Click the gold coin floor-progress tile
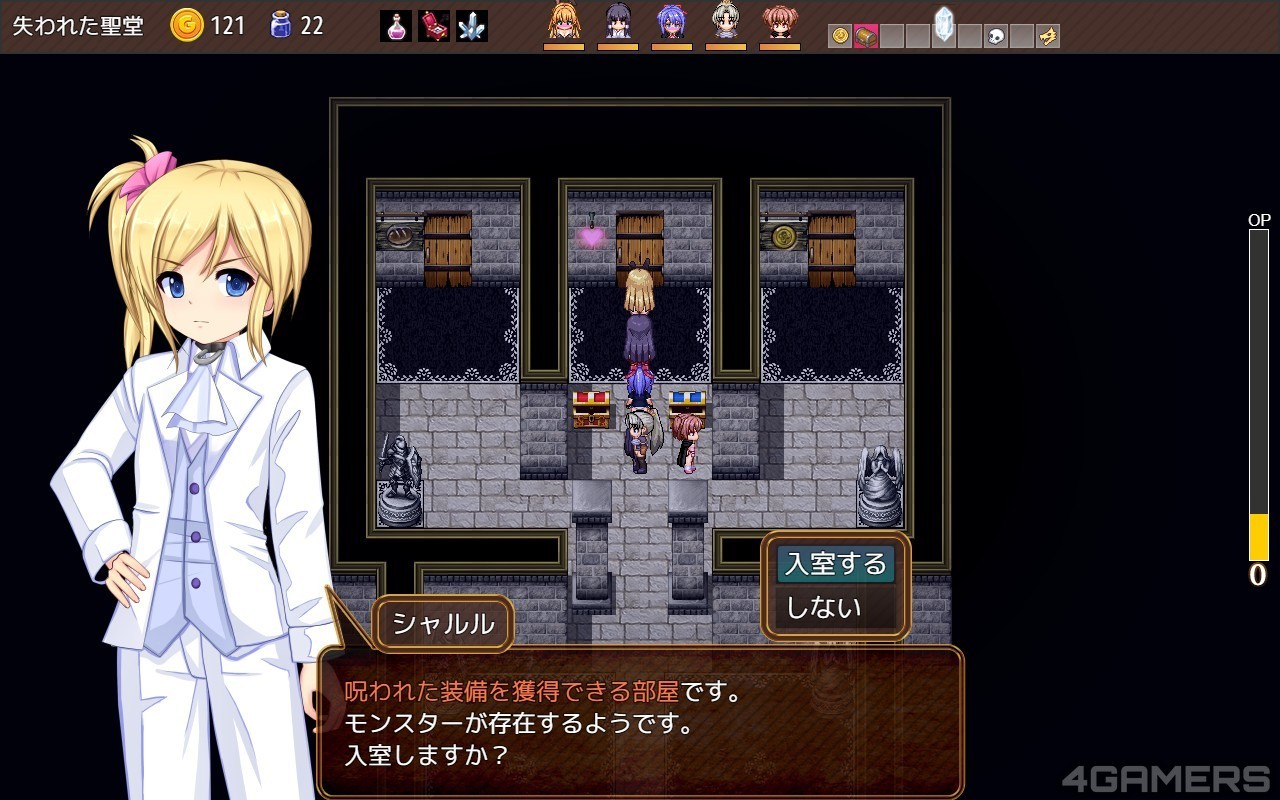Screen dimensions: 1280x800 click(840, 37)
